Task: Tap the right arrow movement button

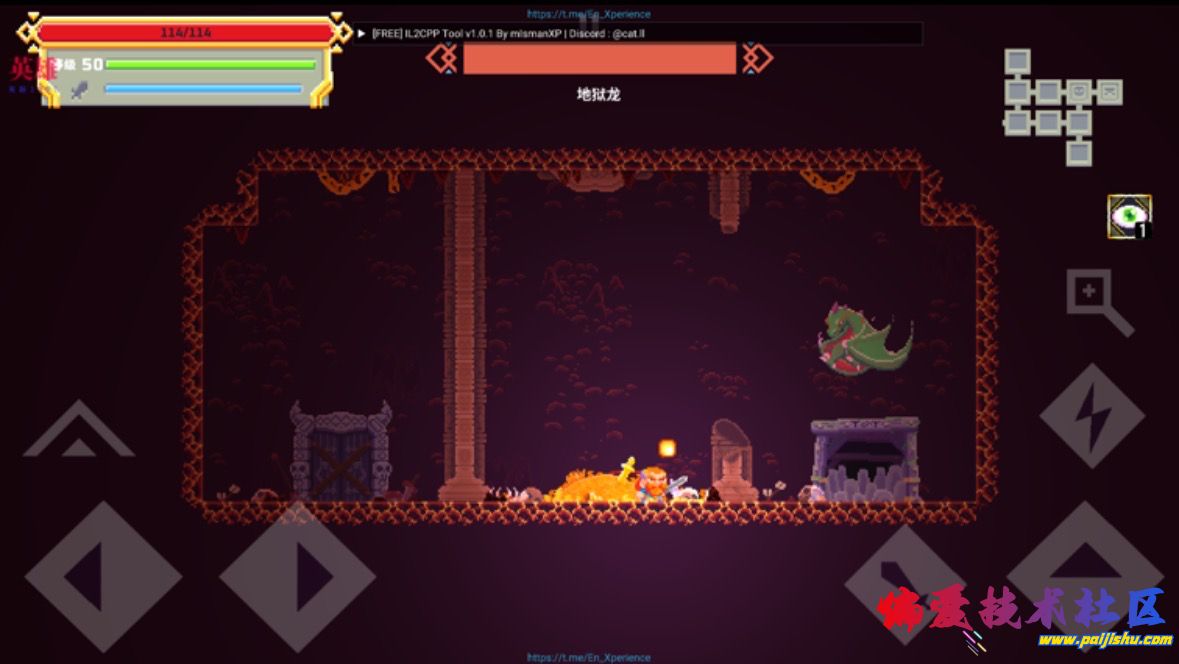Action: point(297,577)
